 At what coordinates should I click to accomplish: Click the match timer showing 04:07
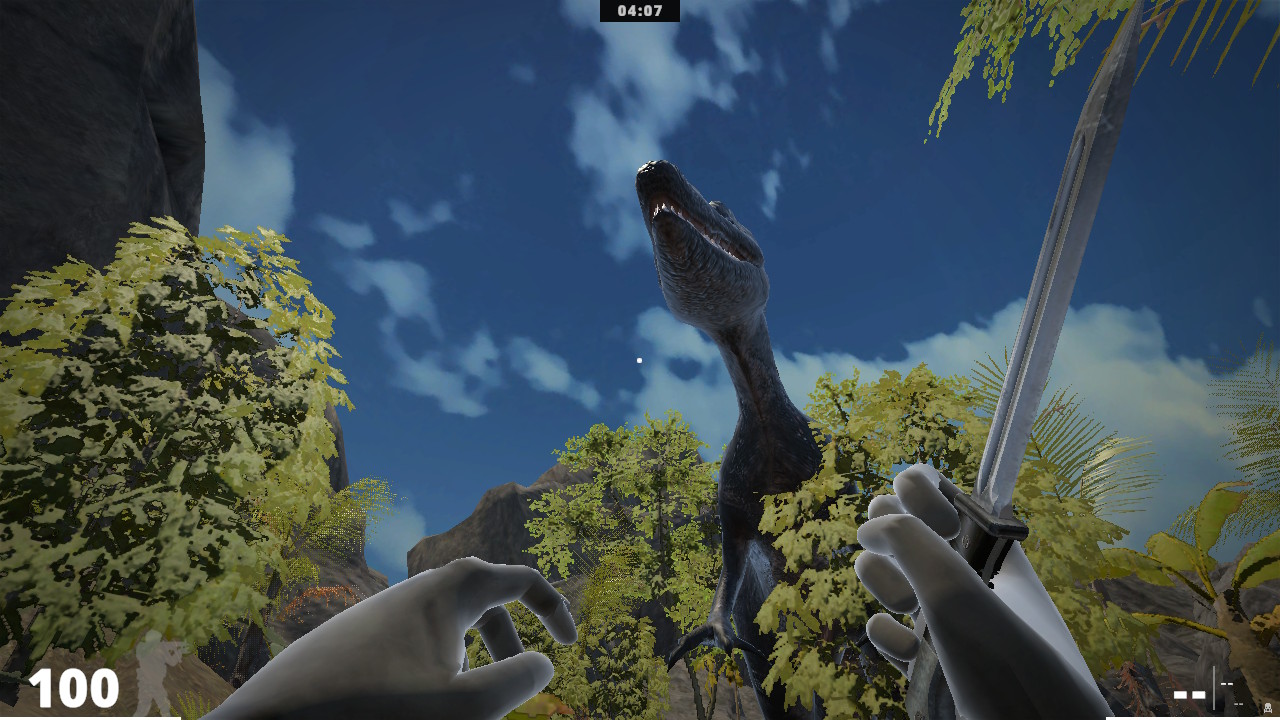point(639,12)
